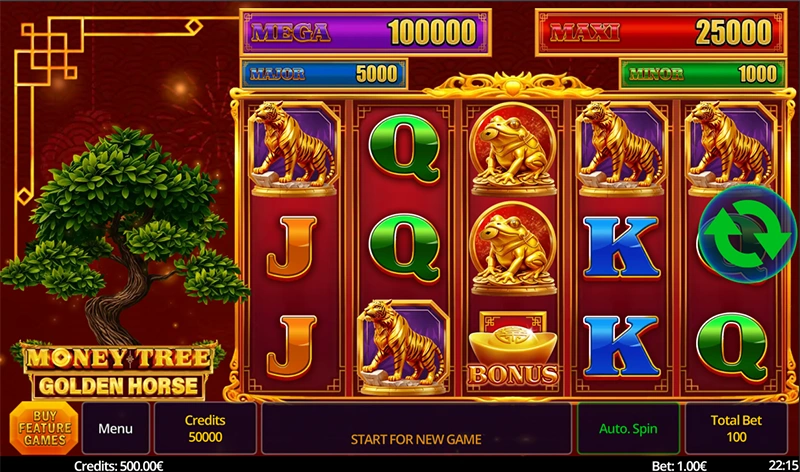The width and height of the screenshot is (800, 472).
Task: Activate Auto. Spin
Action: click(x=627, y=429)
